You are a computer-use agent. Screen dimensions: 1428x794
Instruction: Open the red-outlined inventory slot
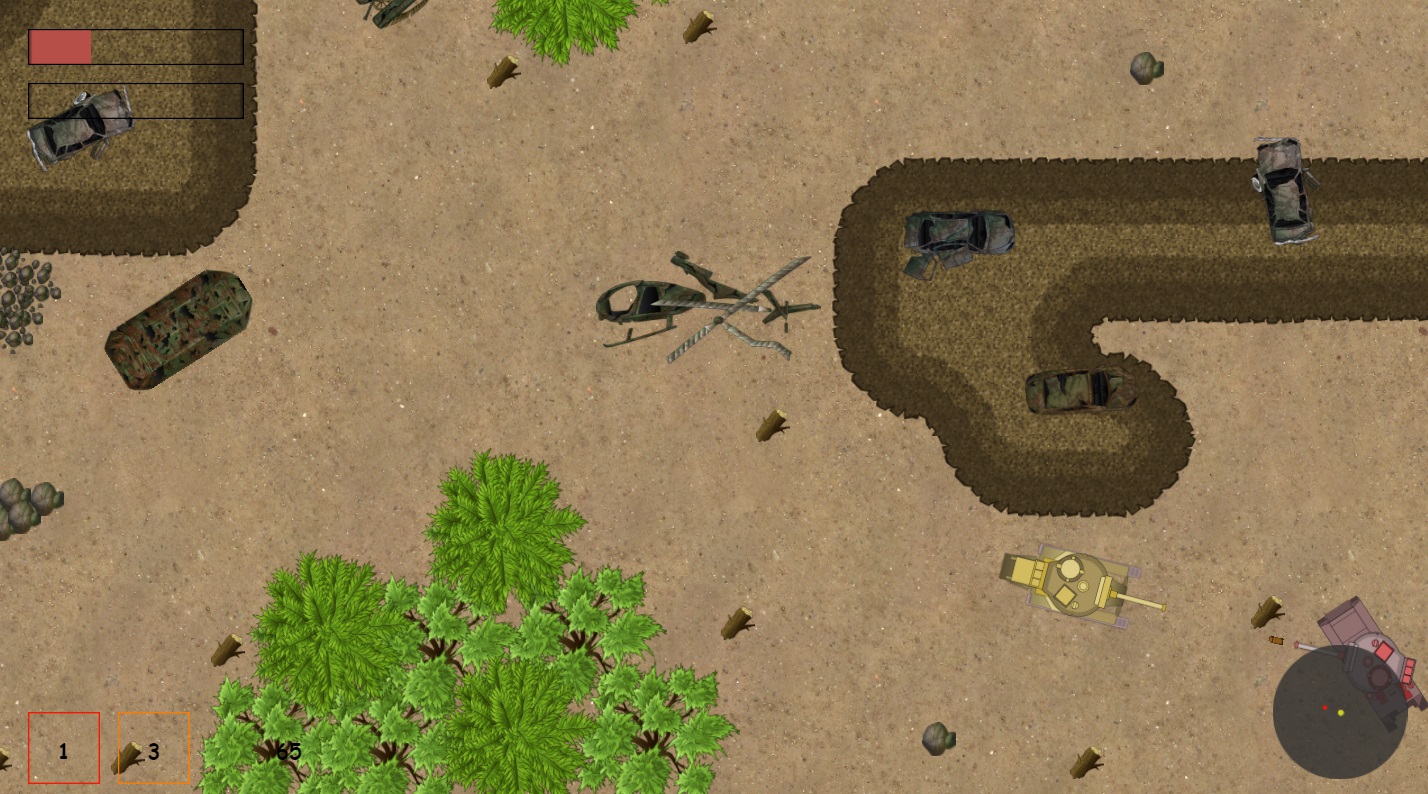pos(64,748)
